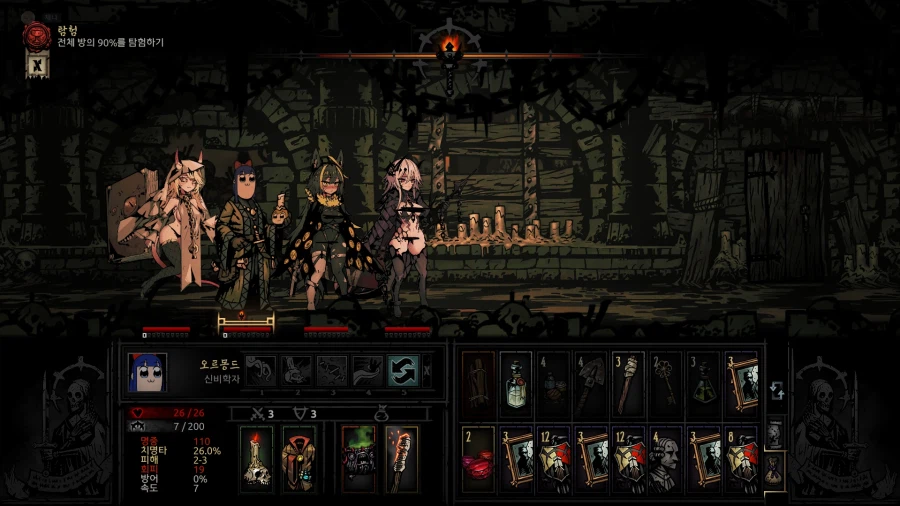Activate the highlighted swap-position skill
900x506 pixels.
pos(402,370)
